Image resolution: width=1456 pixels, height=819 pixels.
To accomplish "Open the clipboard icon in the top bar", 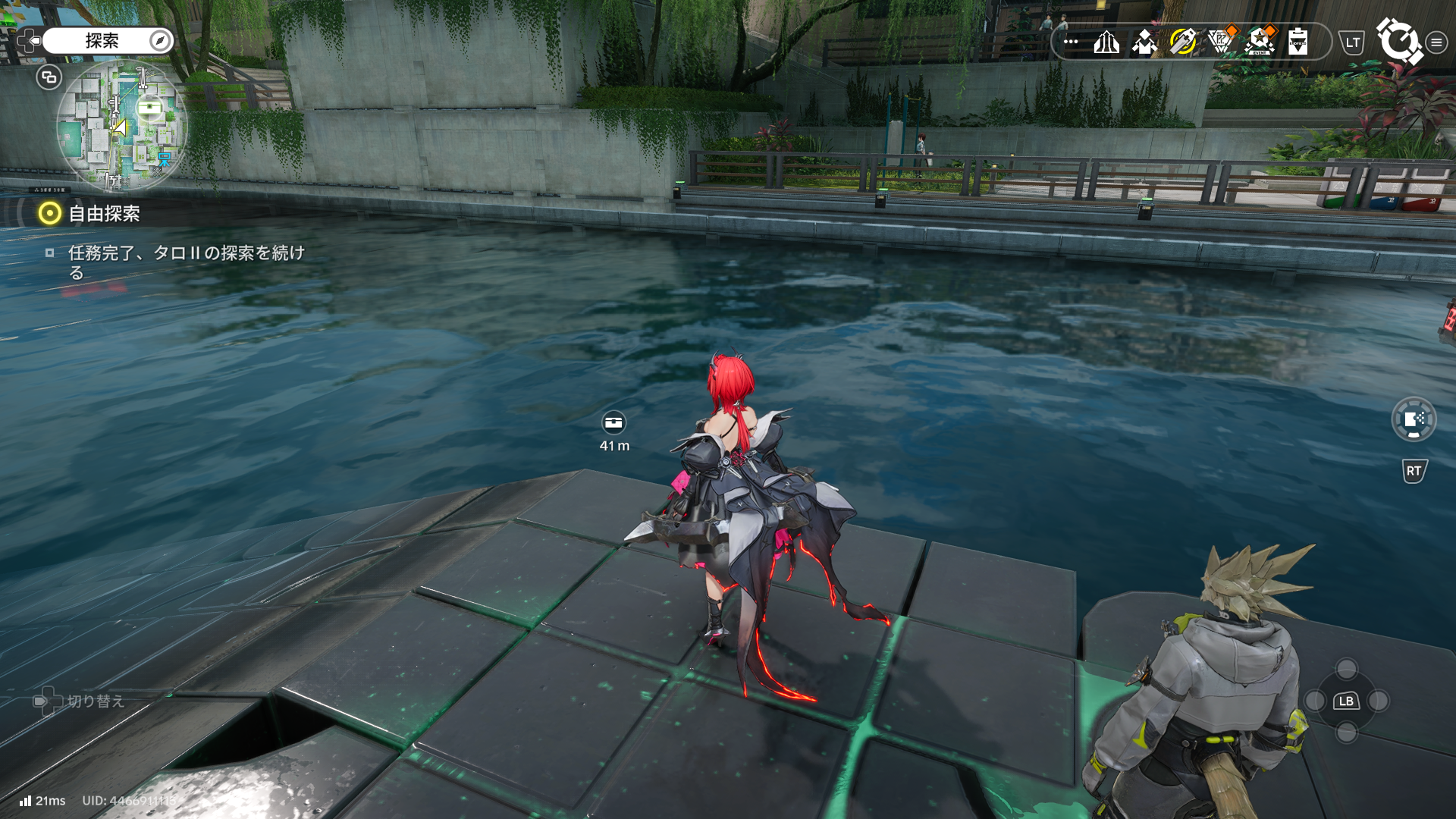I will pos(1298,42).
